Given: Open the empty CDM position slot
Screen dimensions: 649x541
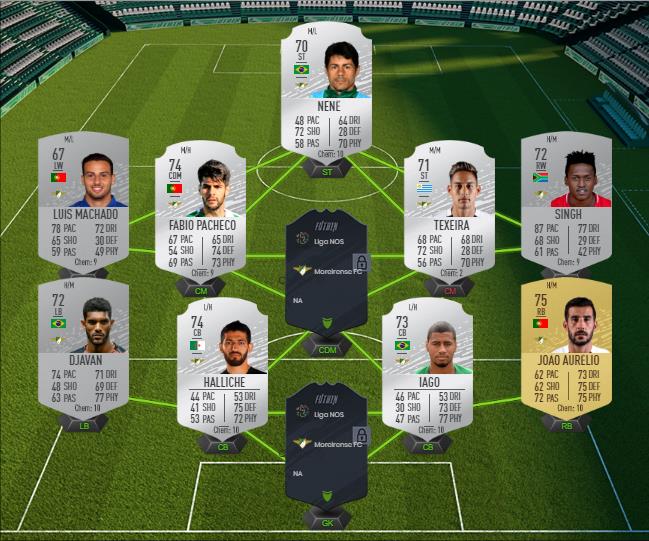Looking at the screenshot, I should pyautogui.click(x=325, y=272).
